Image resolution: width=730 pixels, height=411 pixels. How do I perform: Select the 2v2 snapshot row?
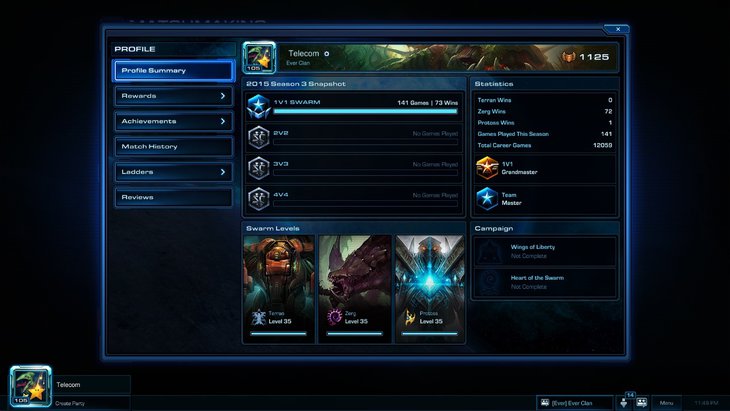click(354, 137)
